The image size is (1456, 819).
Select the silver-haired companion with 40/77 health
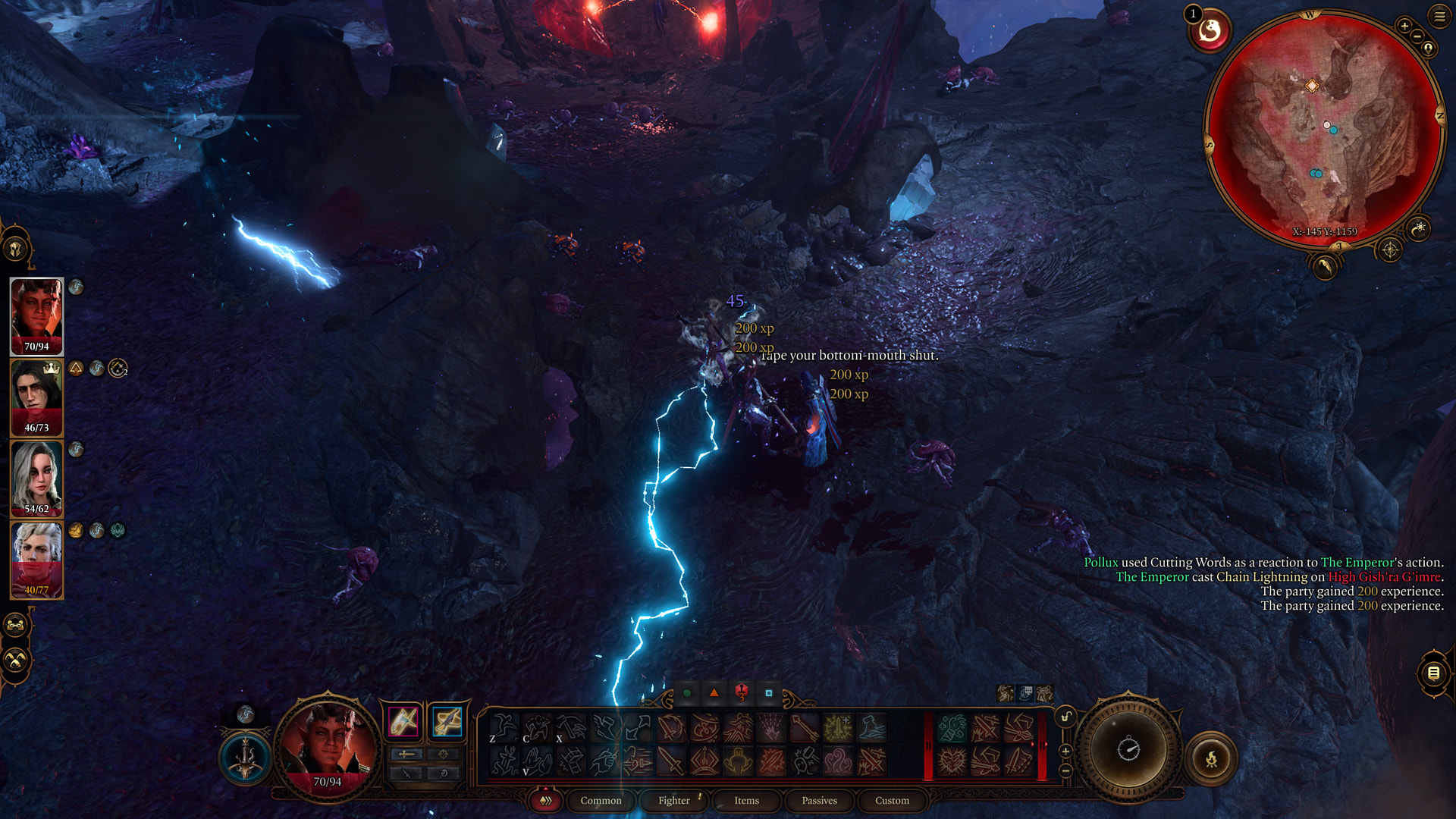click(36, 560)
